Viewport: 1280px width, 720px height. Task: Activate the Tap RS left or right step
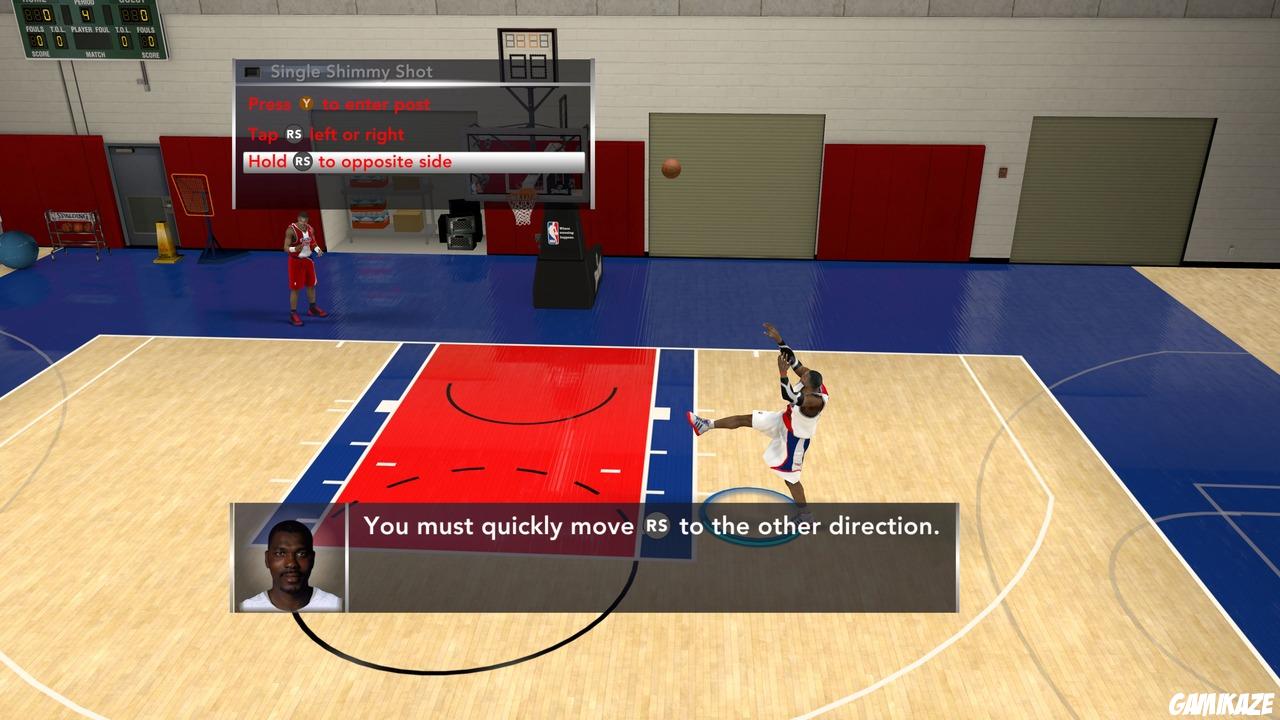point(324,134)
